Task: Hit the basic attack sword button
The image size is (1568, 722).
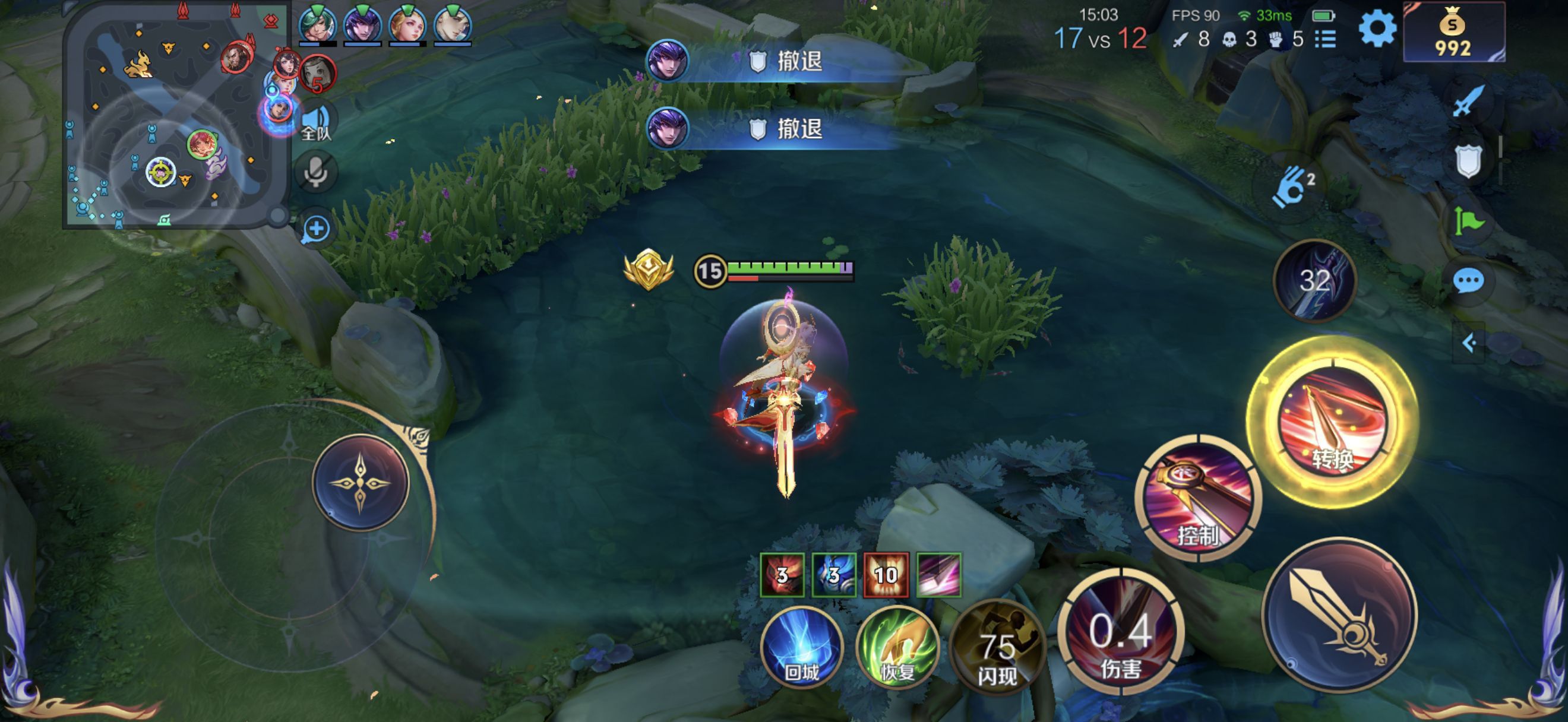Action: tap(1340, 615)
